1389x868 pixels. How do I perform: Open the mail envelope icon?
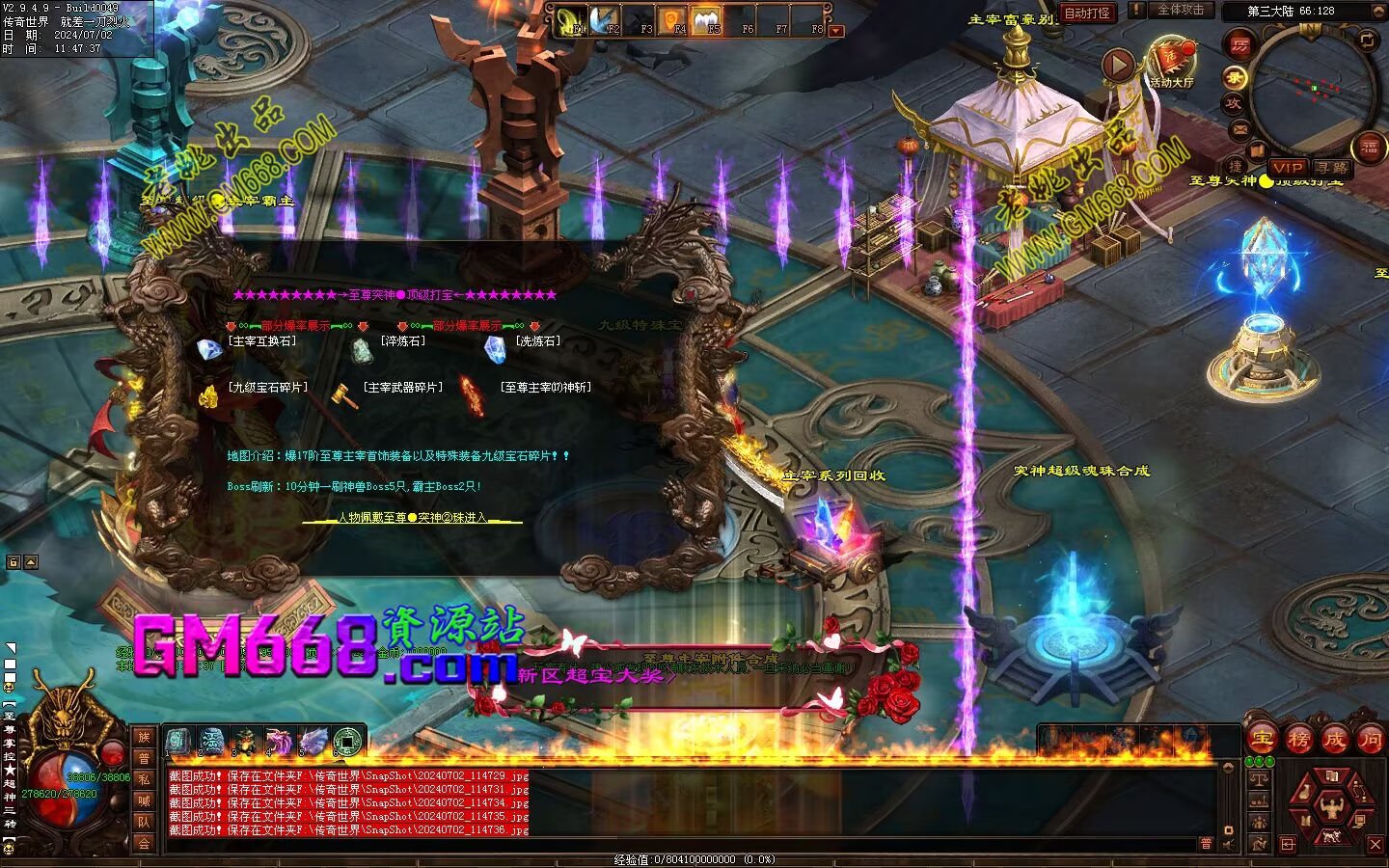(1240, 129)
